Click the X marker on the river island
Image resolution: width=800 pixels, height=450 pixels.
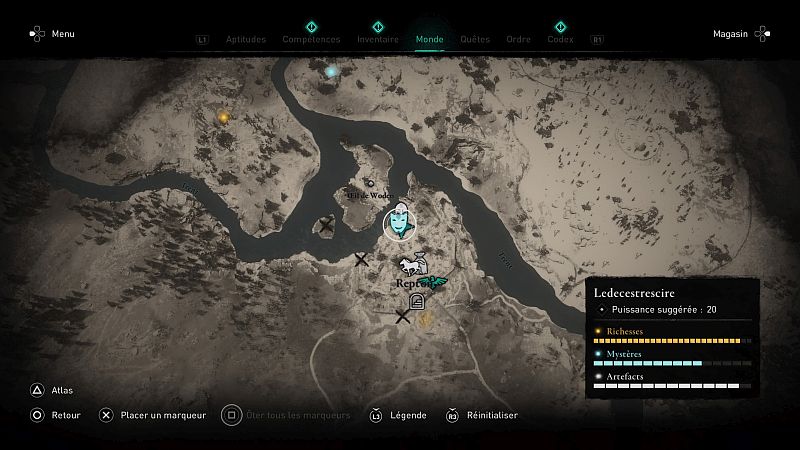coord(326,226)
